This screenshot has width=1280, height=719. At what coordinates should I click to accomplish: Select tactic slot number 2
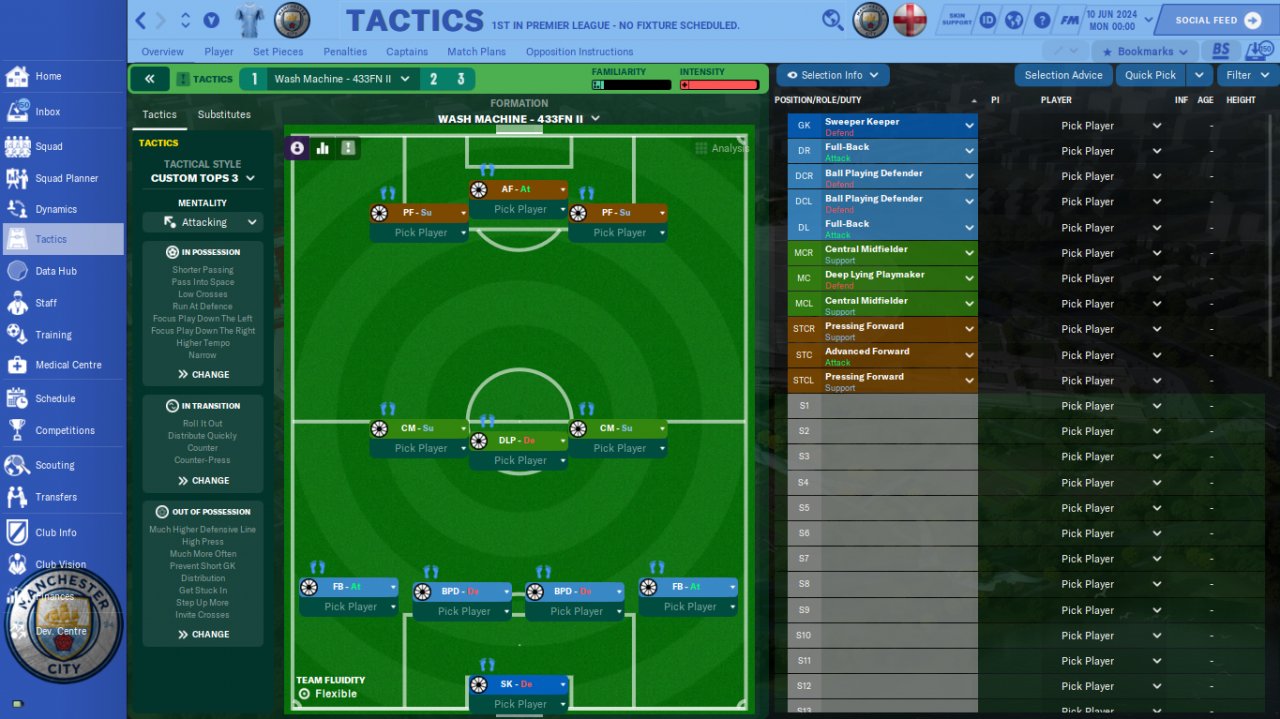click(x=433, y=79)
